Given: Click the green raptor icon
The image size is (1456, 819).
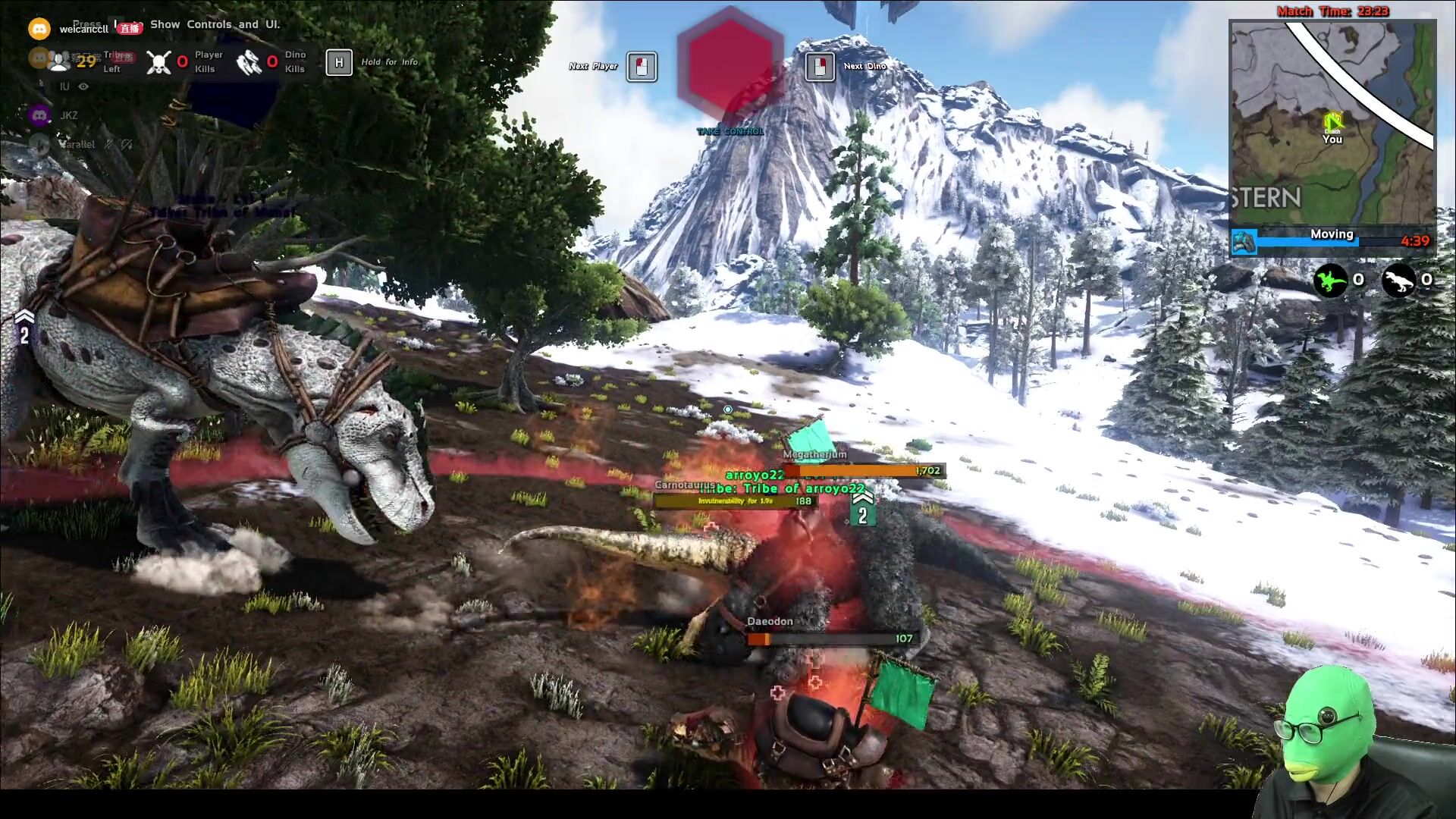Looking at the screenshot, I should (1330, 281).
